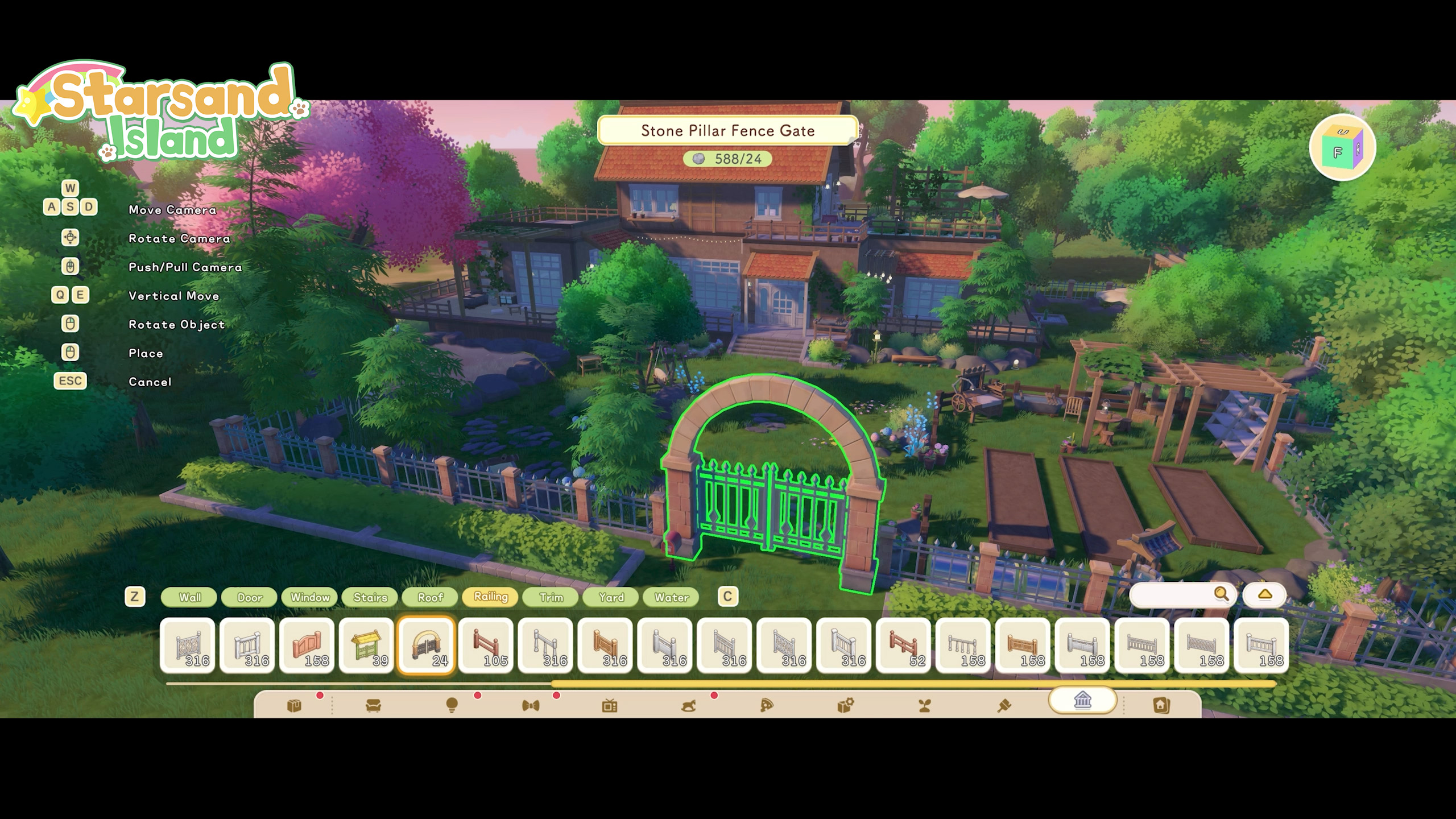1456x819 pixels.
Task: Select the Window category tab
Action: pyautogui.click(x=310, y=597)
